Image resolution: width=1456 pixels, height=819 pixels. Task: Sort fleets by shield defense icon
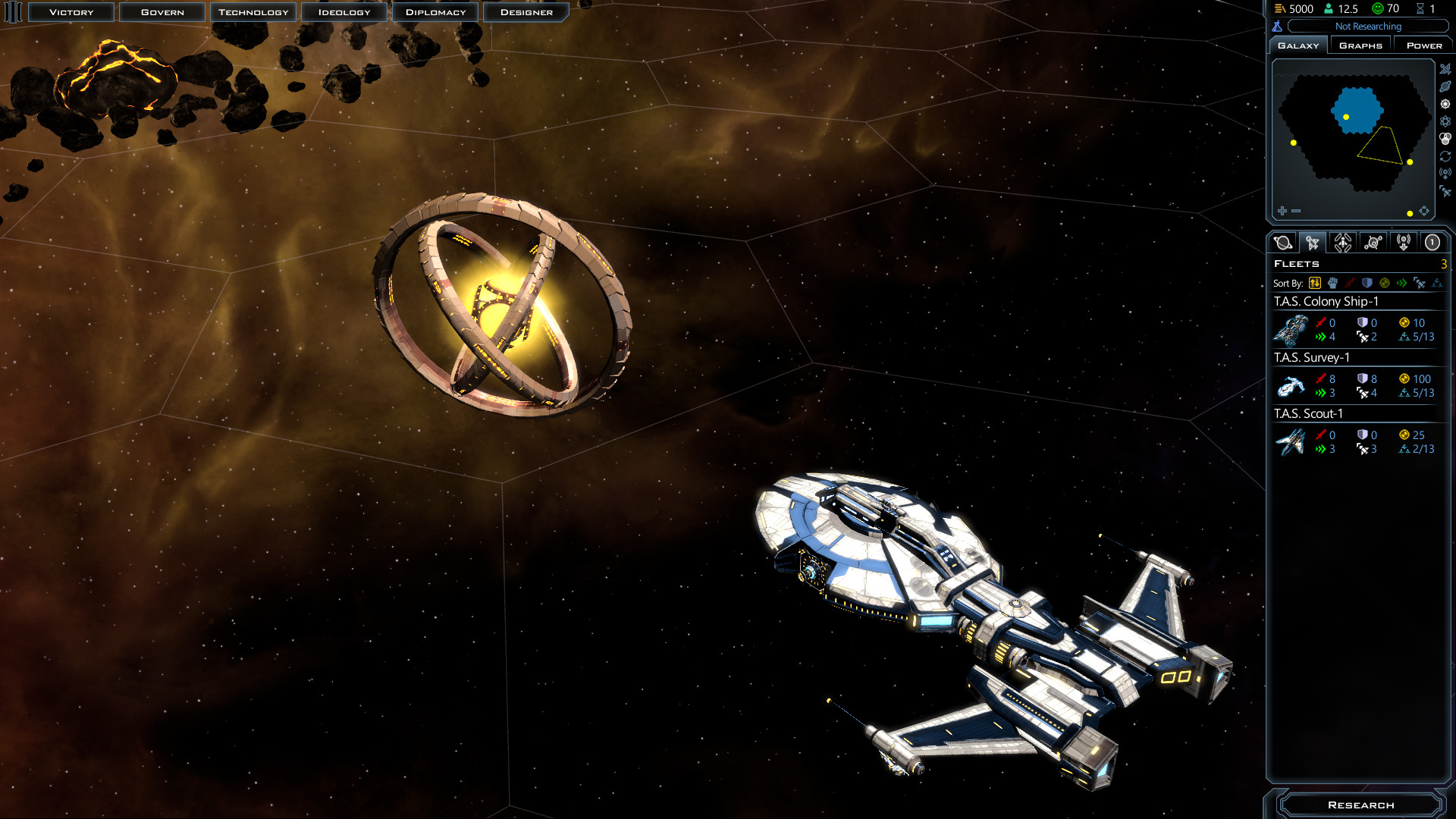pos(1368,283)
